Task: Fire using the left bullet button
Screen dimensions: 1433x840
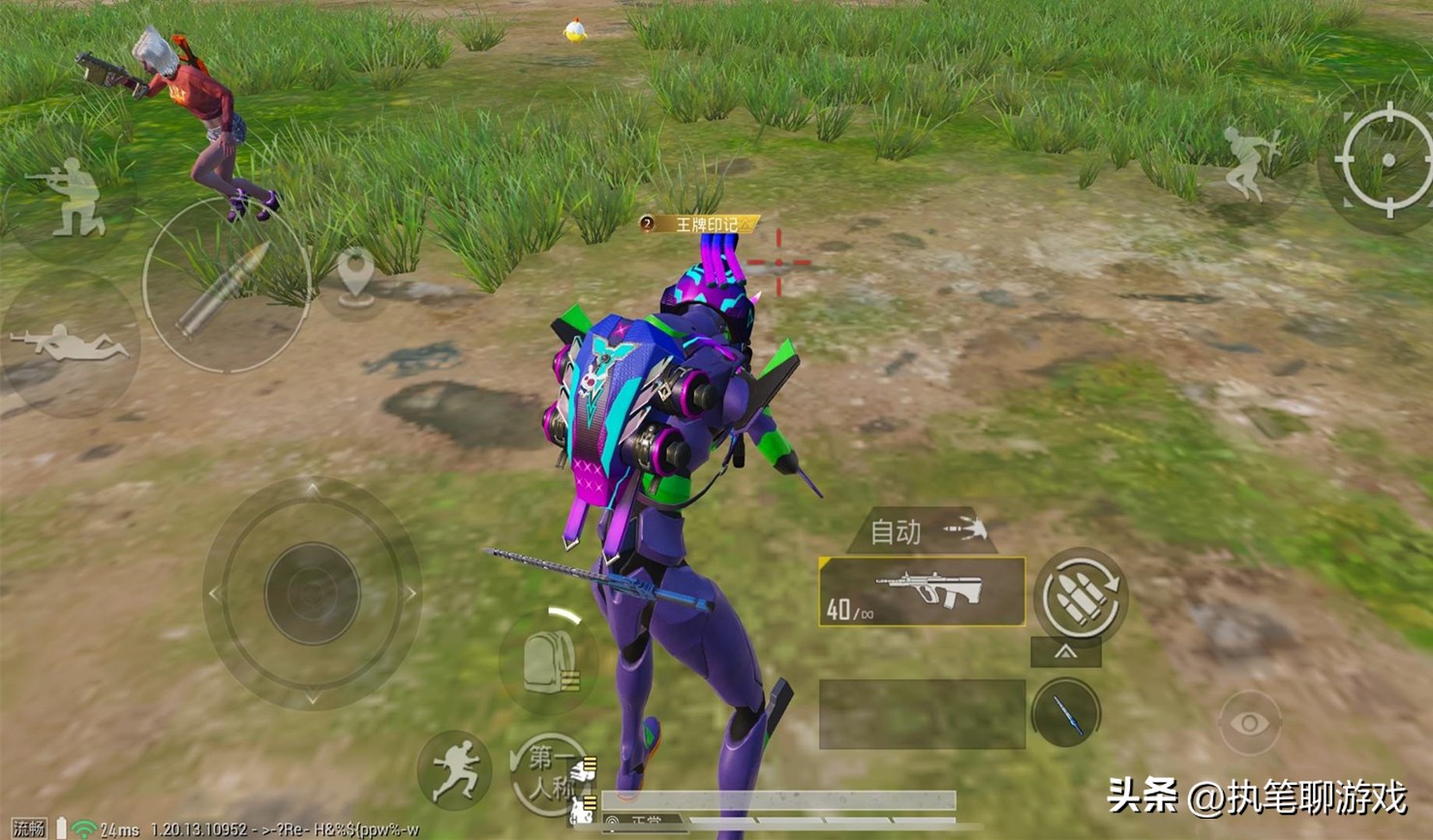Action: click(x=227, y=286)
